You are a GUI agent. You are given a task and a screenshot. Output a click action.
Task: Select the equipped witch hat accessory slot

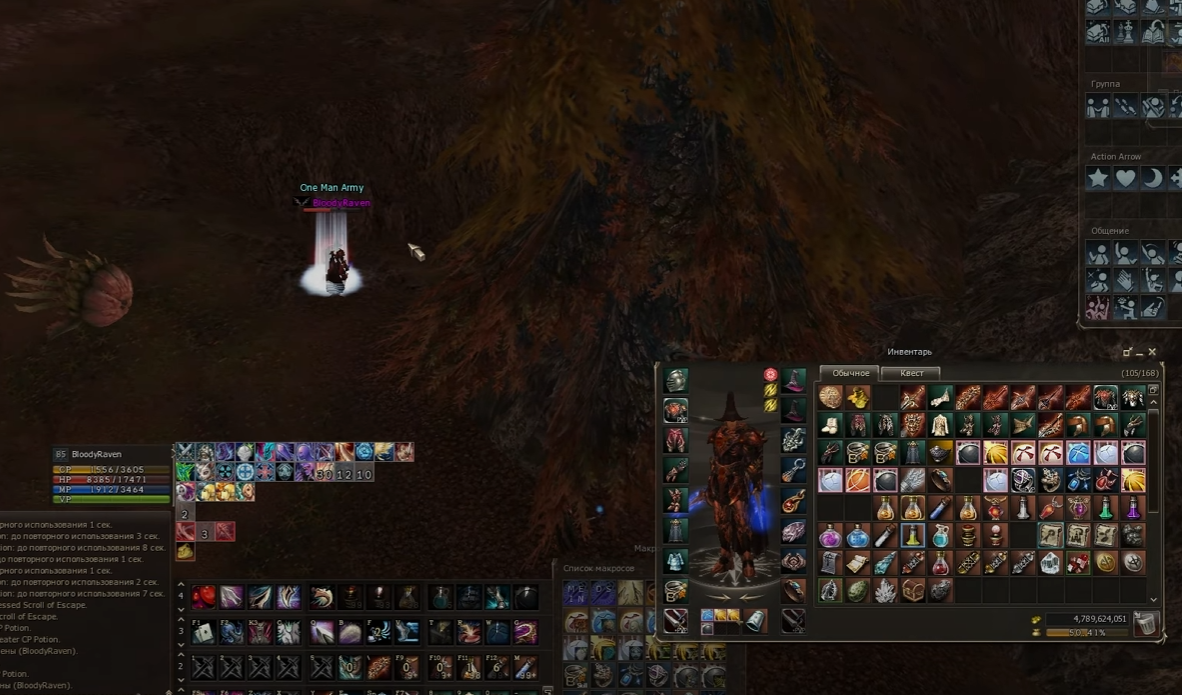click(794, 381)
